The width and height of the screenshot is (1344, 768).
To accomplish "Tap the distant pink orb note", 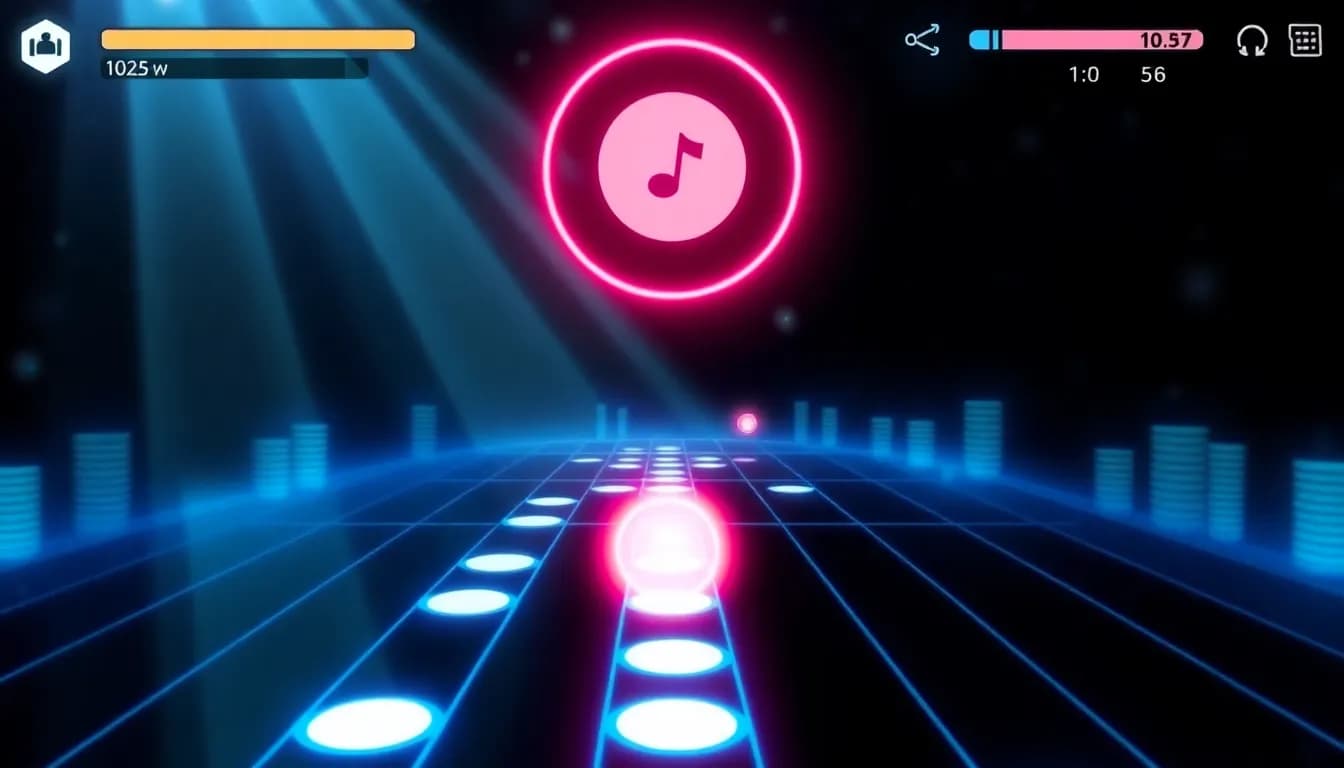I will [x=746, y=423].
